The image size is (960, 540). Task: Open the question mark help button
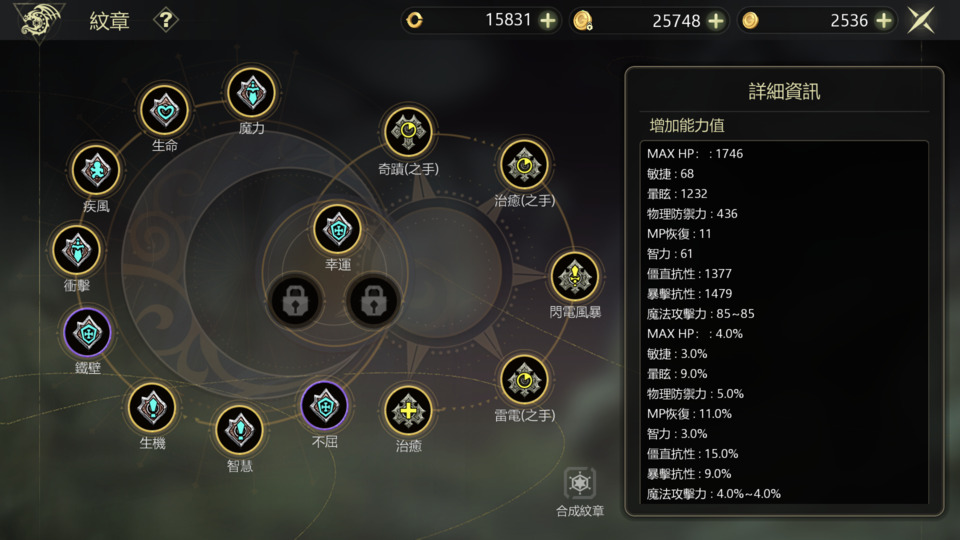click(x=166, y=20)
